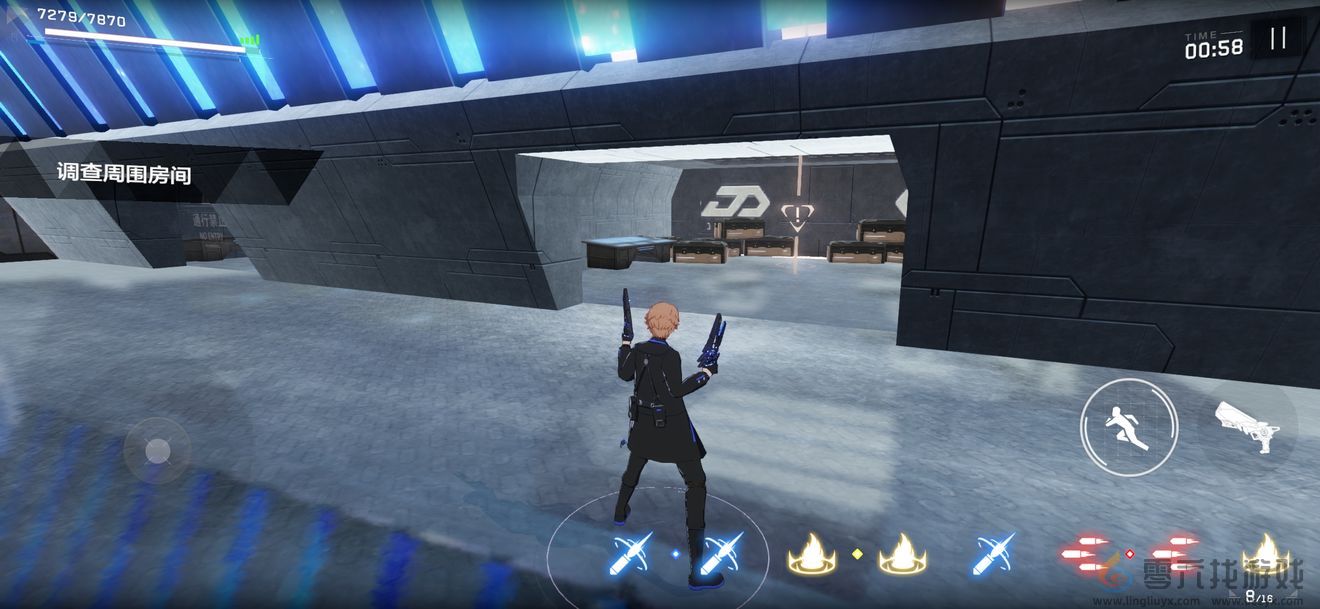Image resolution: width=1320 pixels, height=609 pixels.
Task: Trigger the unpaired blue bullet signal orb
Action: coord(993,553)
